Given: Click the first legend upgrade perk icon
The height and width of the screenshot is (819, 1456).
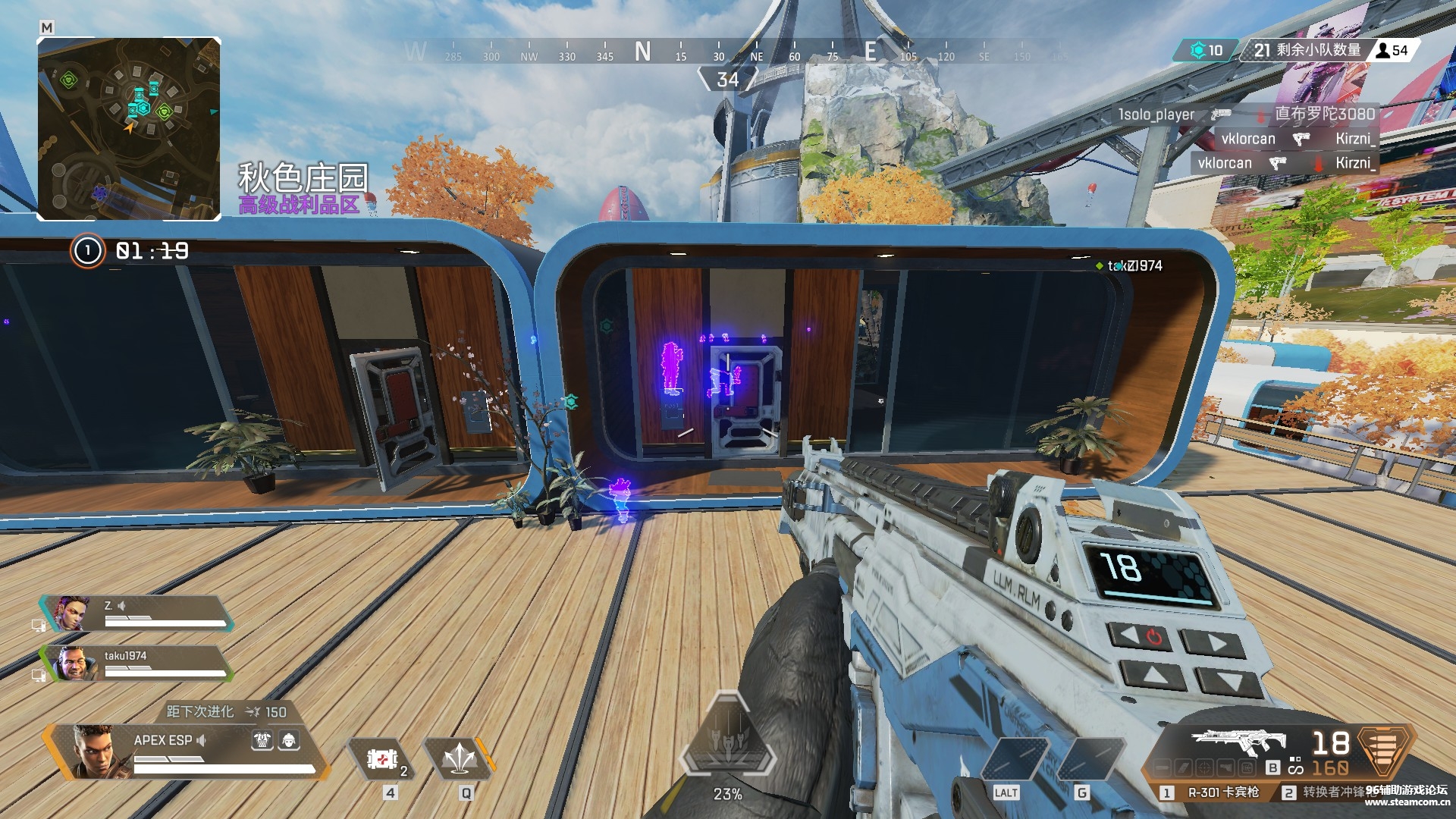Looking at the screenshot, I should coord(262,740).
